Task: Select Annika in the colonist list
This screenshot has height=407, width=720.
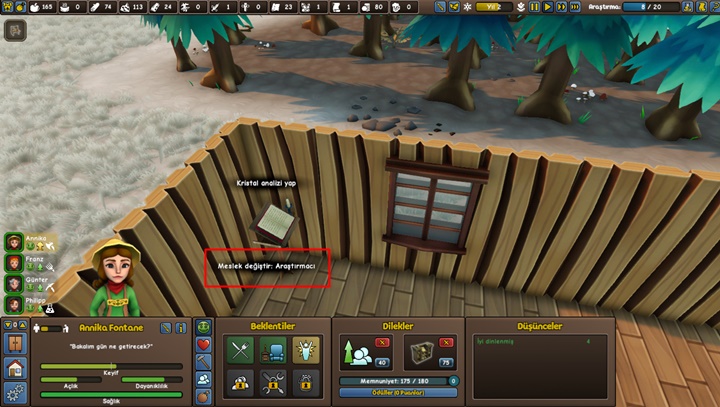Action: point(14,242)
